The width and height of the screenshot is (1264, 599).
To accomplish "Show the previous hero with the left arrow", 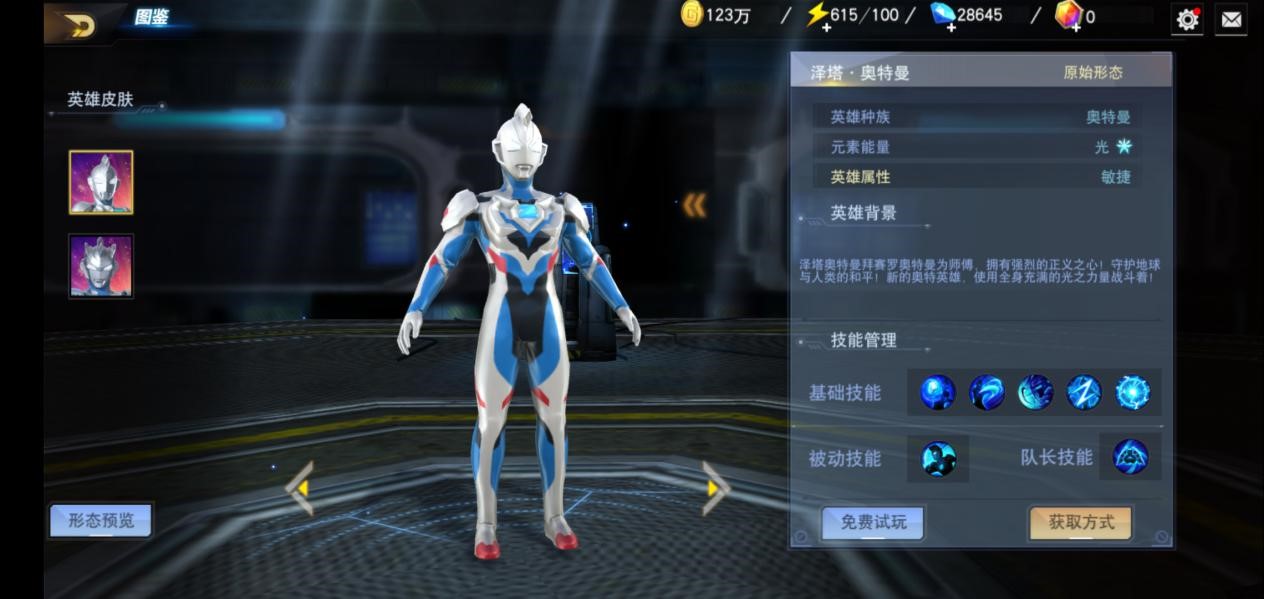I will [x=300, y=488].
